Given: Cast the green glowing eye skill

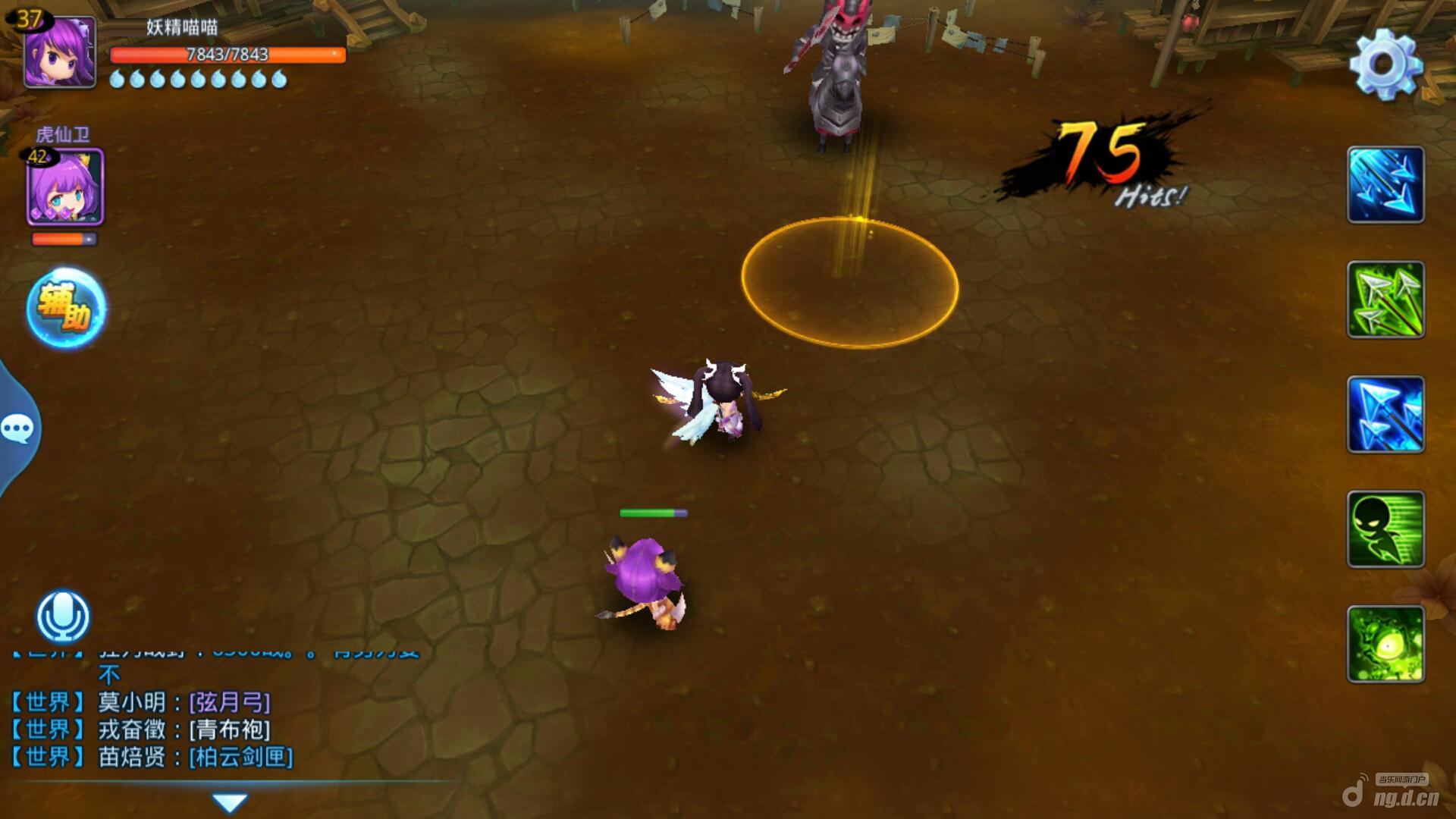Looking at the screenshot, I should click(1385, 644).
